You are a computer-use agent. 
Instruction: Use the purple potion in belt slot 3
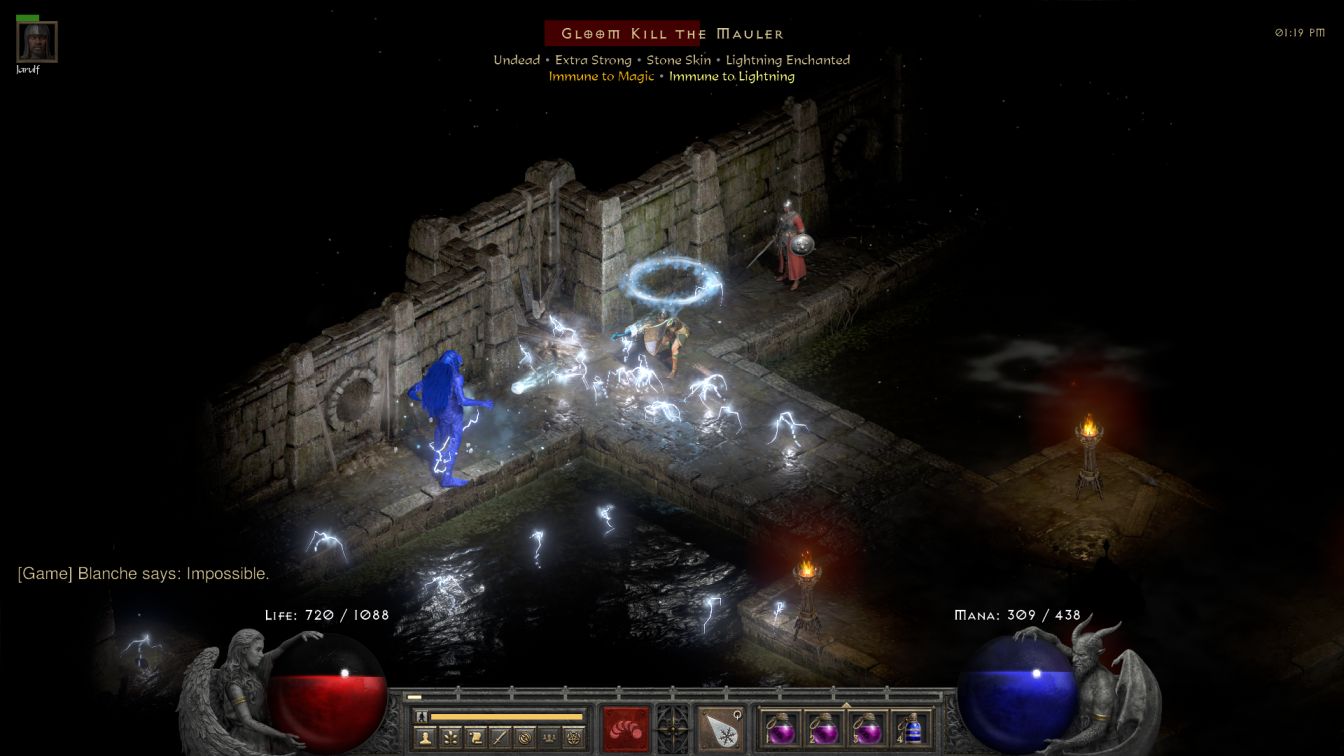tap(867, 728)
